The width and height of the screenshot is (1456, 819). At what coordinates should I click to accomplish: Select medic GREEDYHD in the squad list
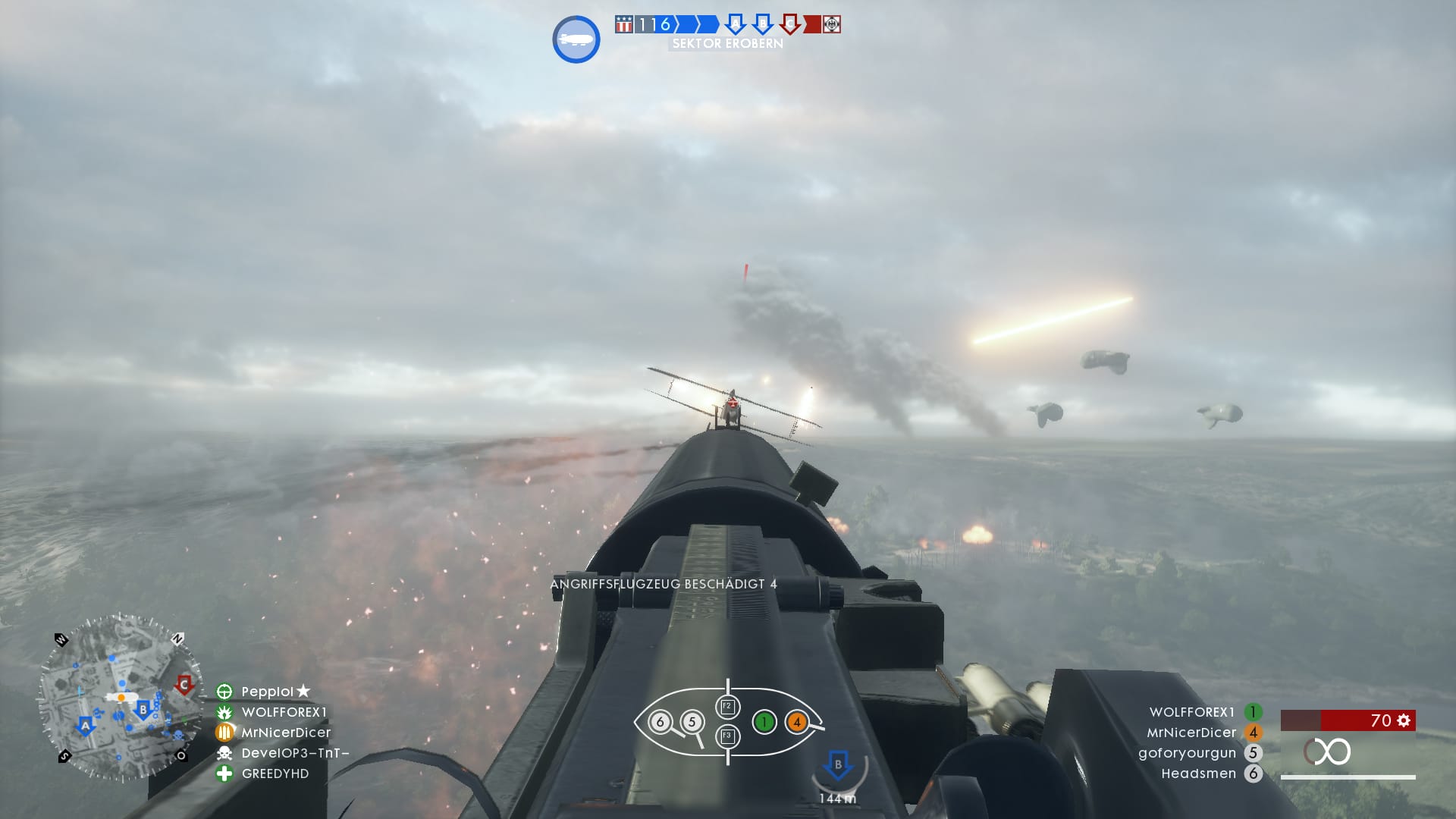275,773
